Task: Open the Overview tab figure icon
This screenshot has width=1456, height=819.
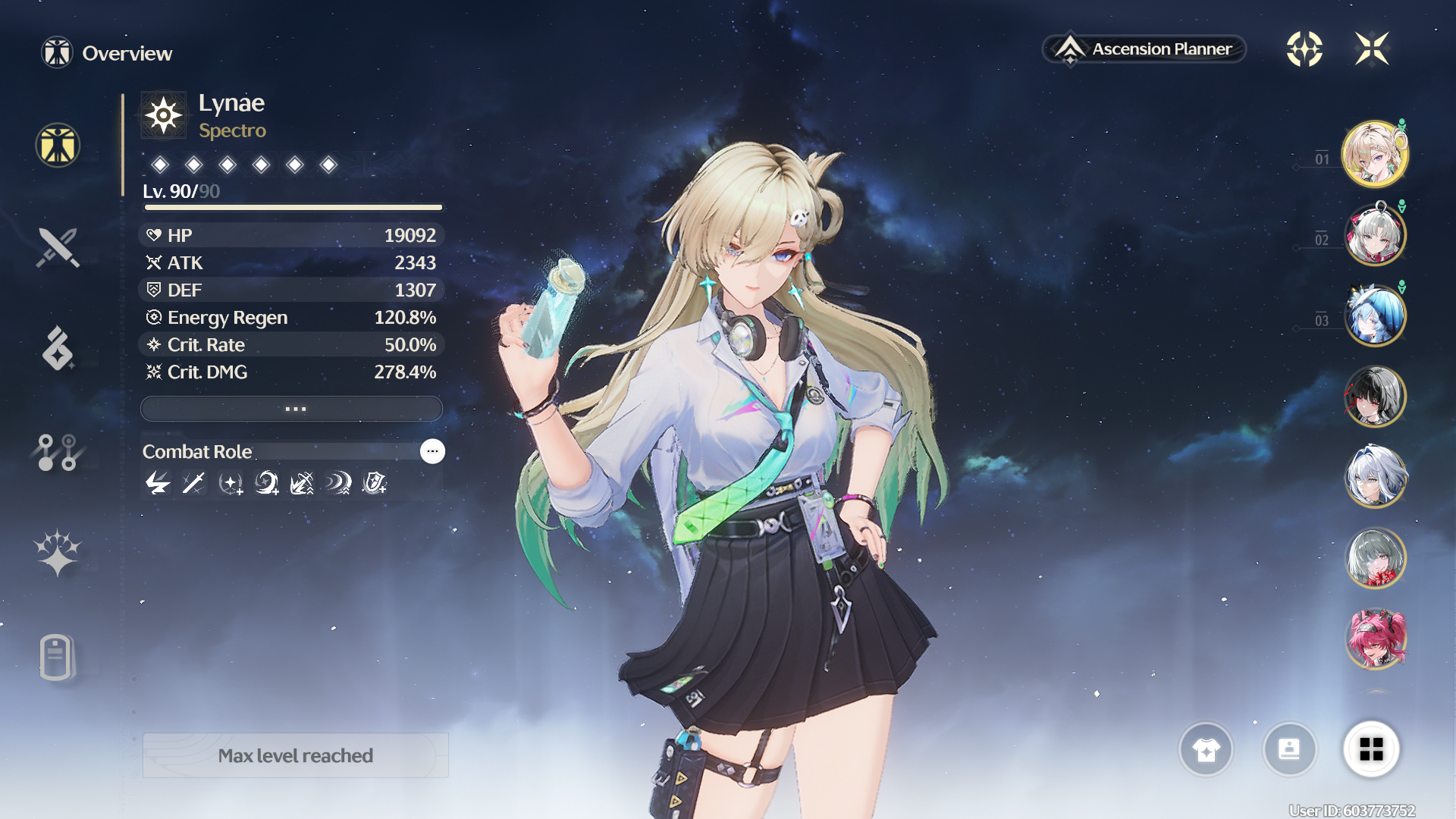Action: pyautogui.click(x=58, y=145)
